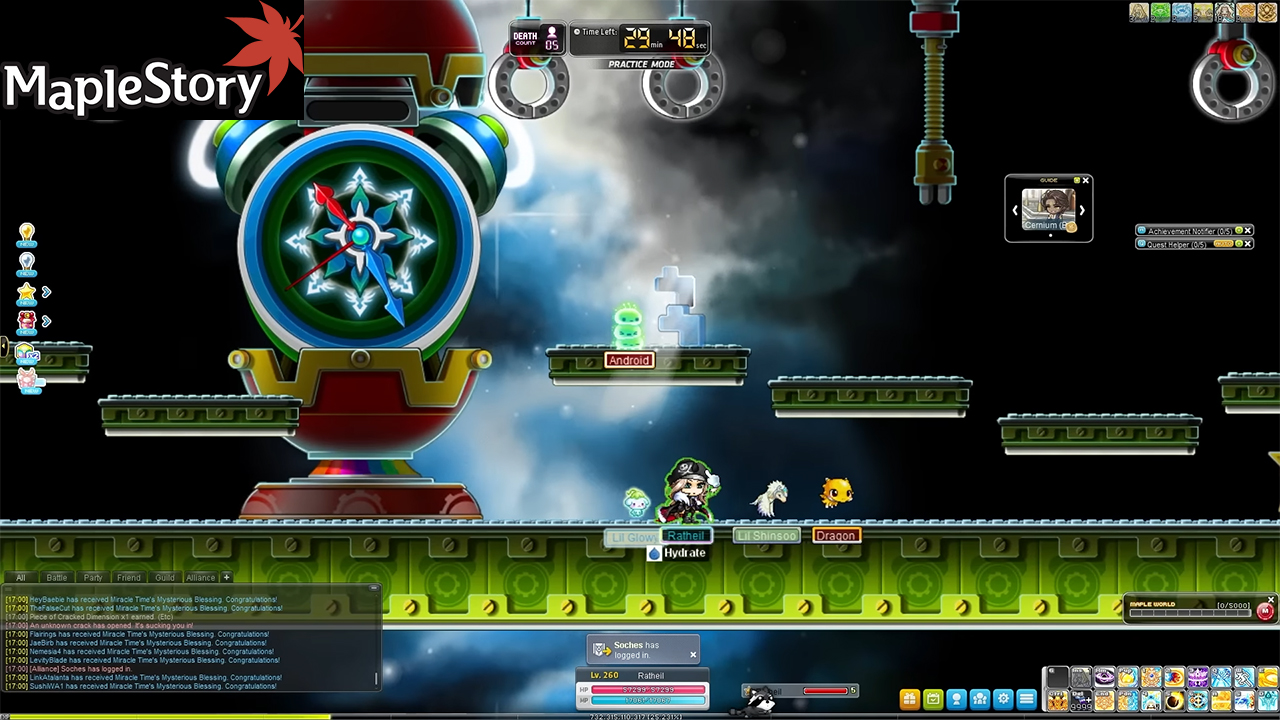Close the Soches logged in notification
The image size is (1280, 720).
point(693,655)
